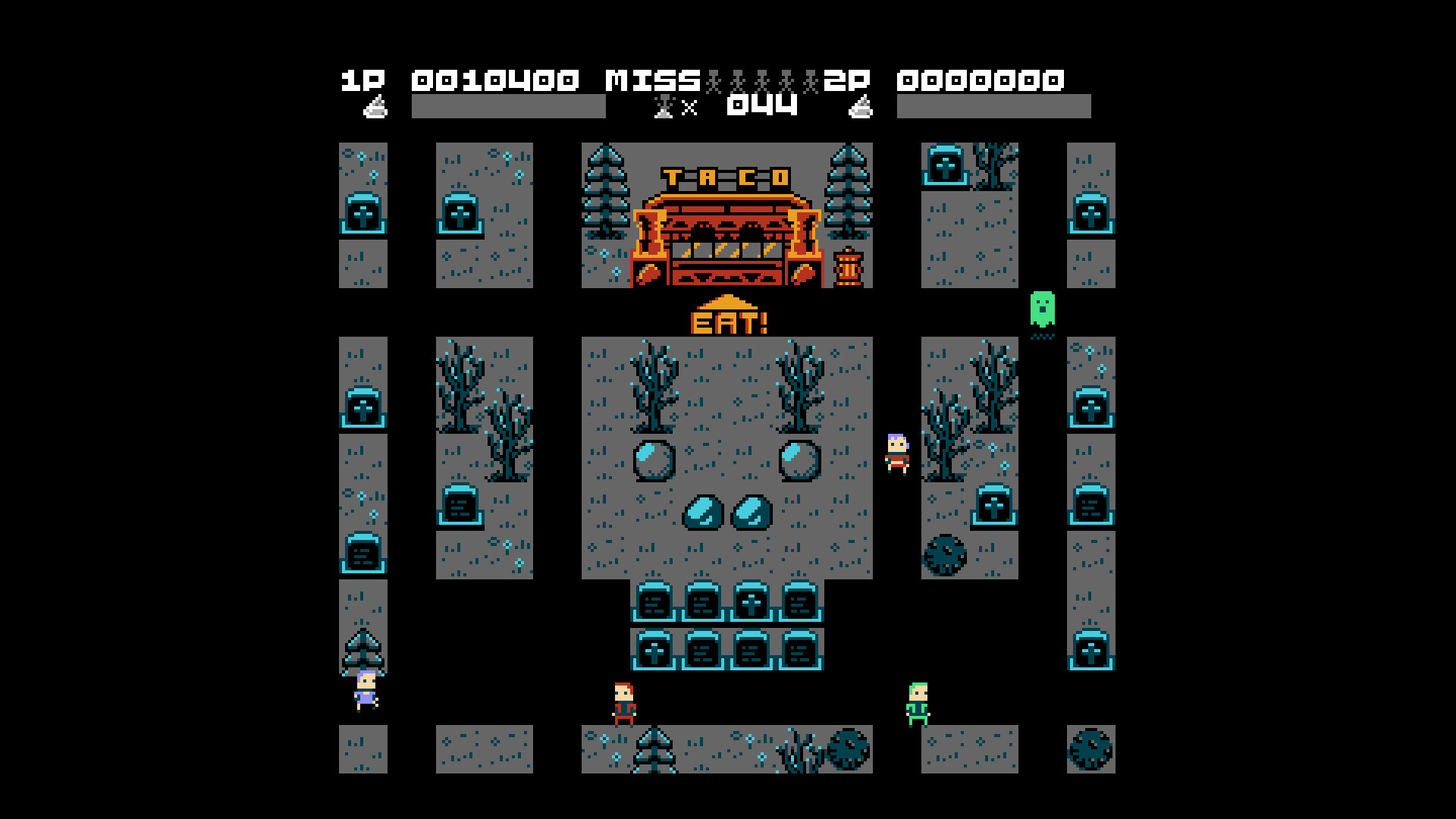1456x819 pixels.
Task: Click the swirl icon below the 2P score
Action: click(x=862, y=108)
